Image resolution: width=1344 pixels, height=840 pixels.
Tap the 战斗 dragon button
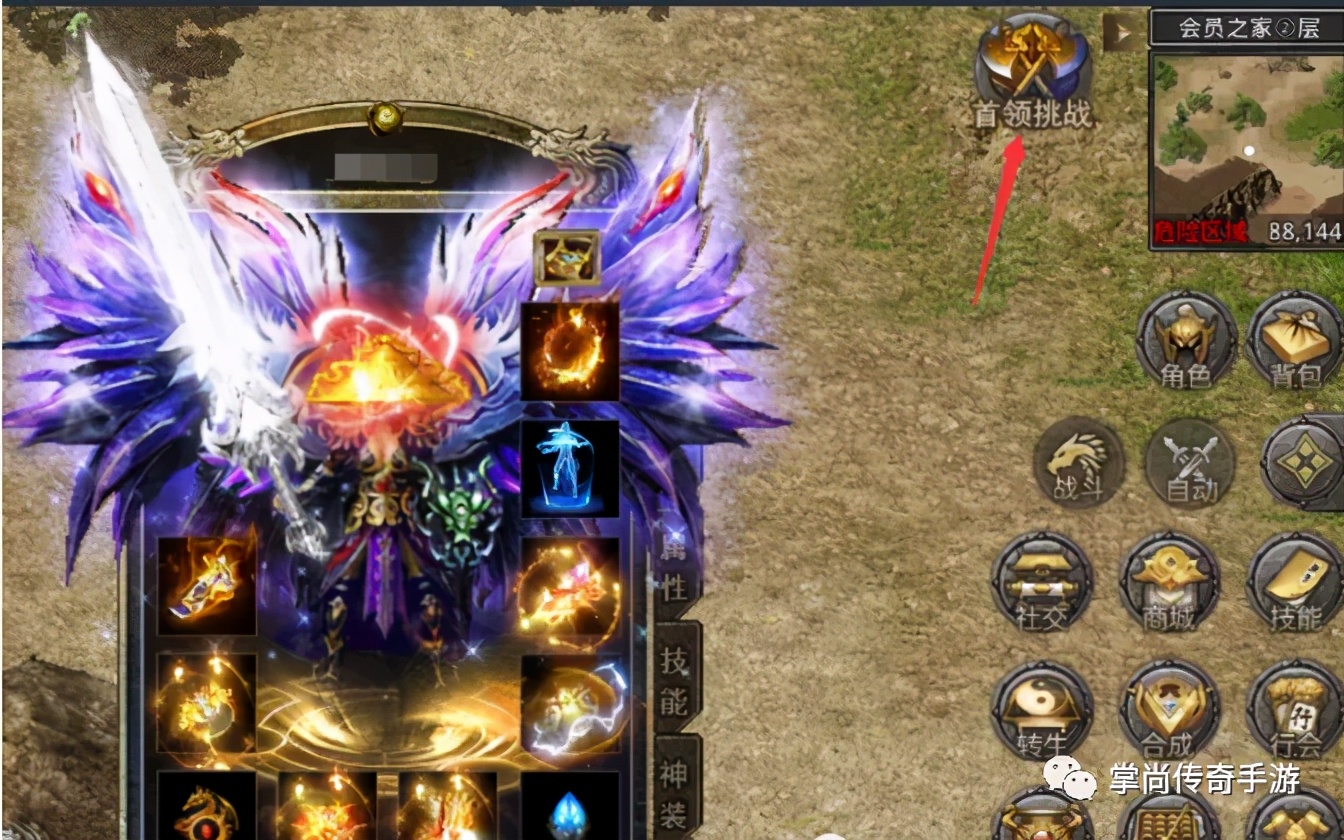tap(1078, 462)
